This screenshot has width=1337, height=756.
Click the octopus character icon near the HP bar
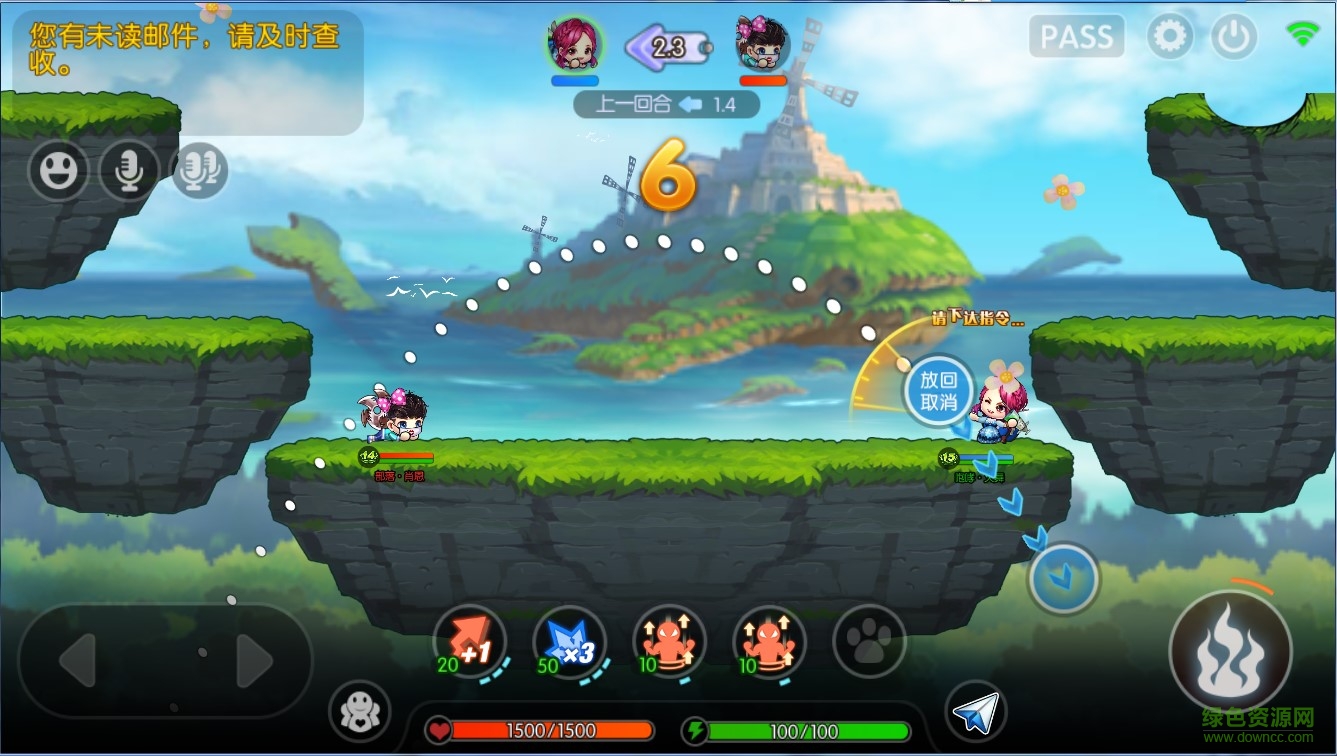pos(358,712)
